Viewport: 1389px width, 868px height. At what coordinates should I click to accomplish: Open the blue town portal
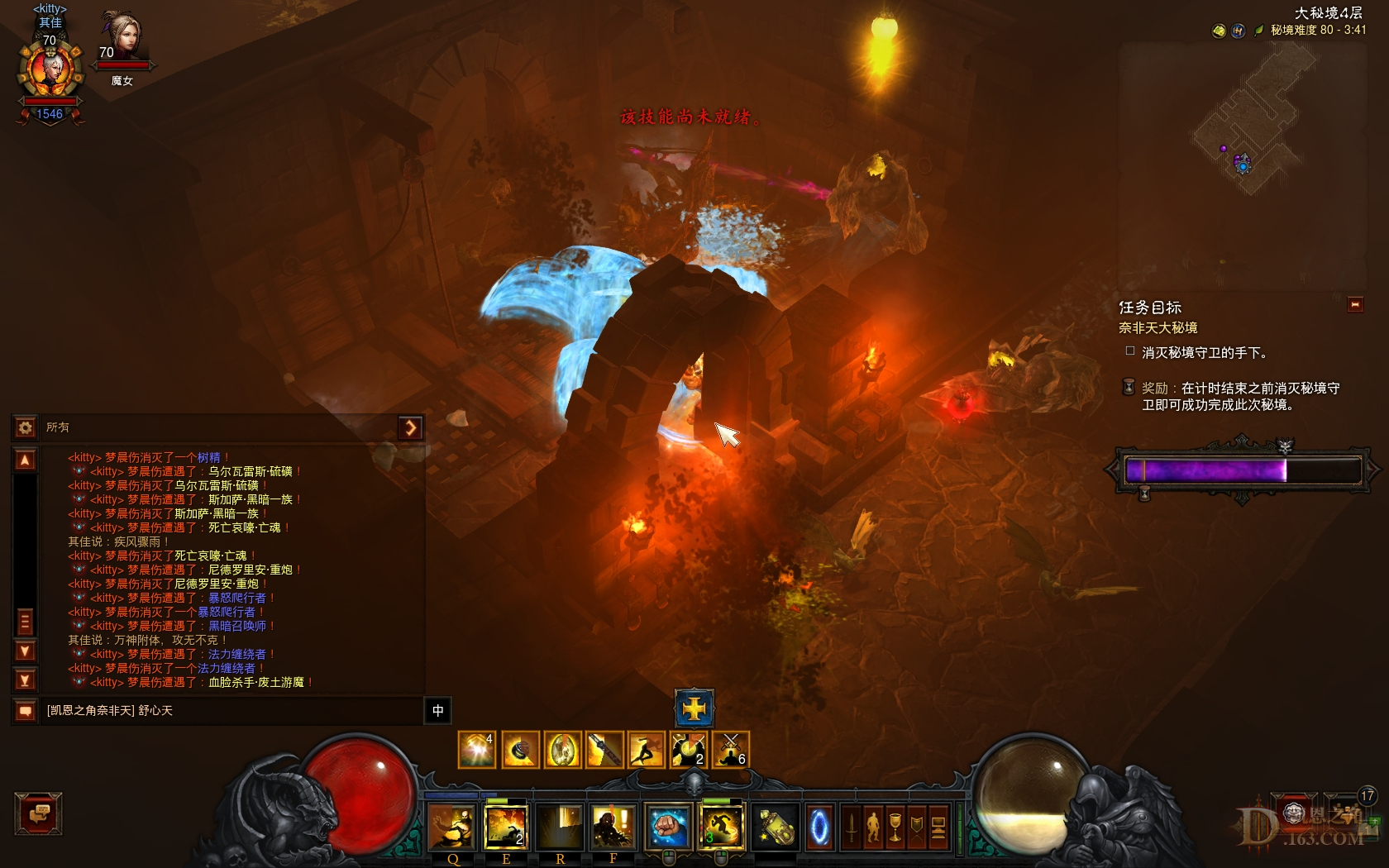click(819, 827)
